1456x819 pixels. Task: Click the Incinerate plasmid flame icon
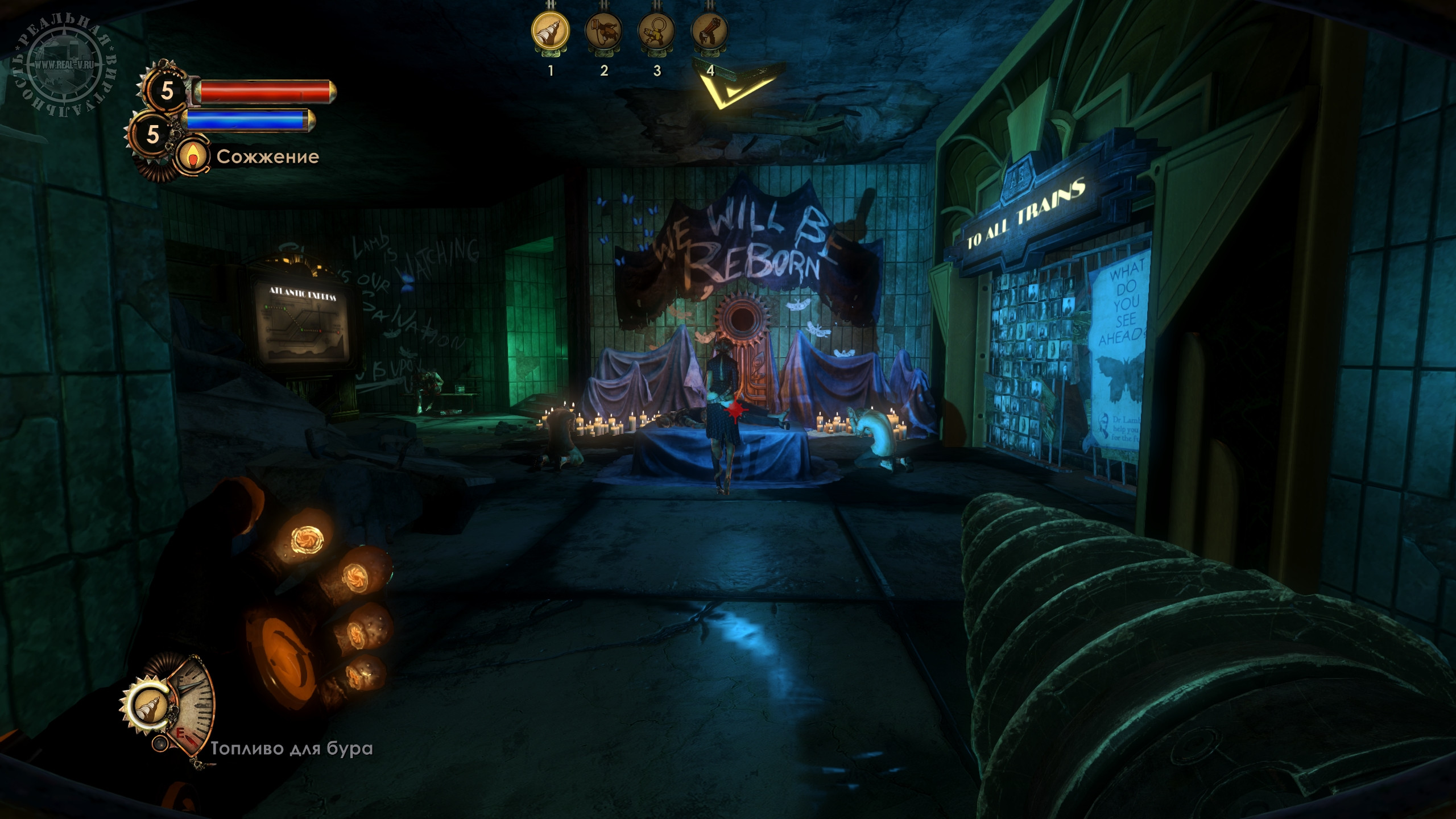coord(193,156)
